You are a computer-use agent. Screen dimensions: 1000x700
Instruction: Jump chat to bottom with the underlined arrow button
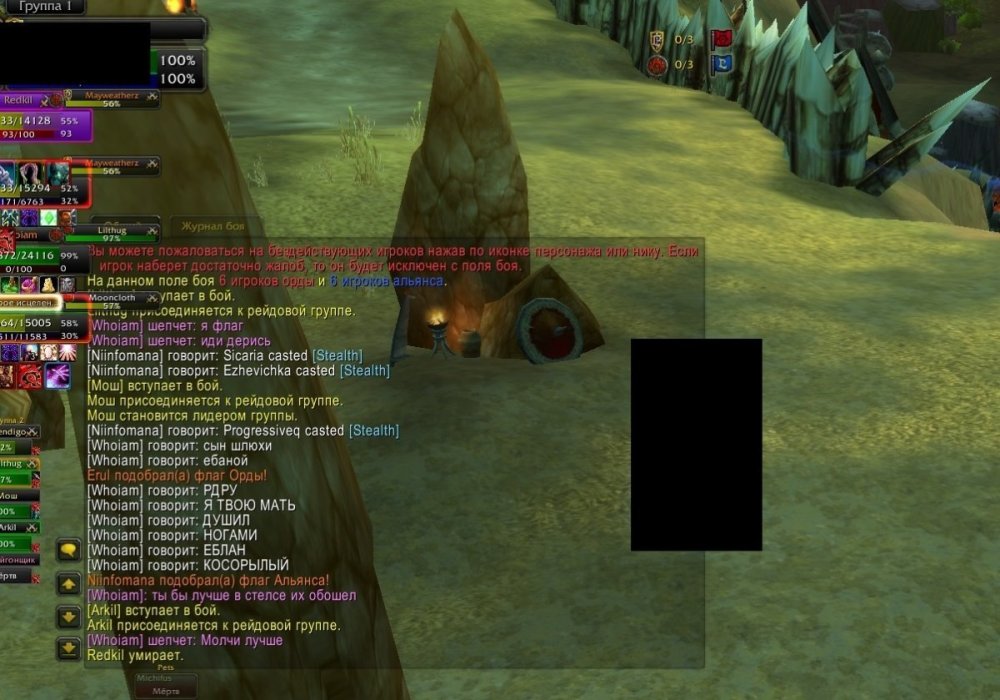(68, 649)
